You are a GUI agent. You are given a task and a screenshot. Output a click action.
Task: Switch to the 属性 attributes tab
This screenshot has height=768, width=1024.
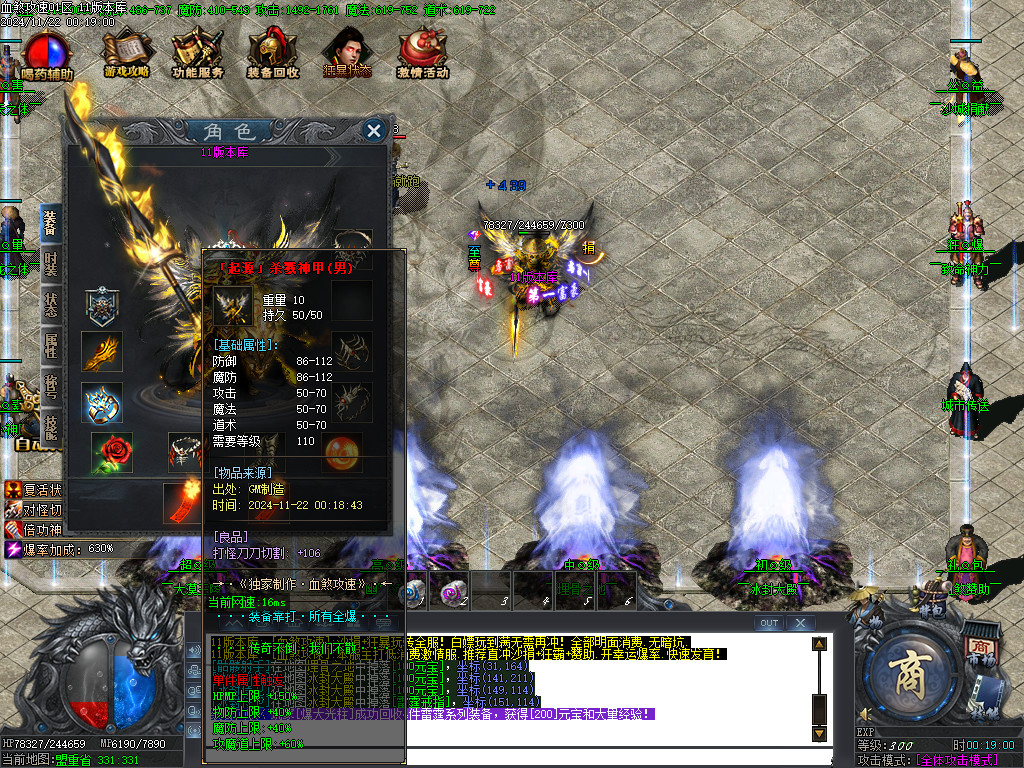(51, 345)
